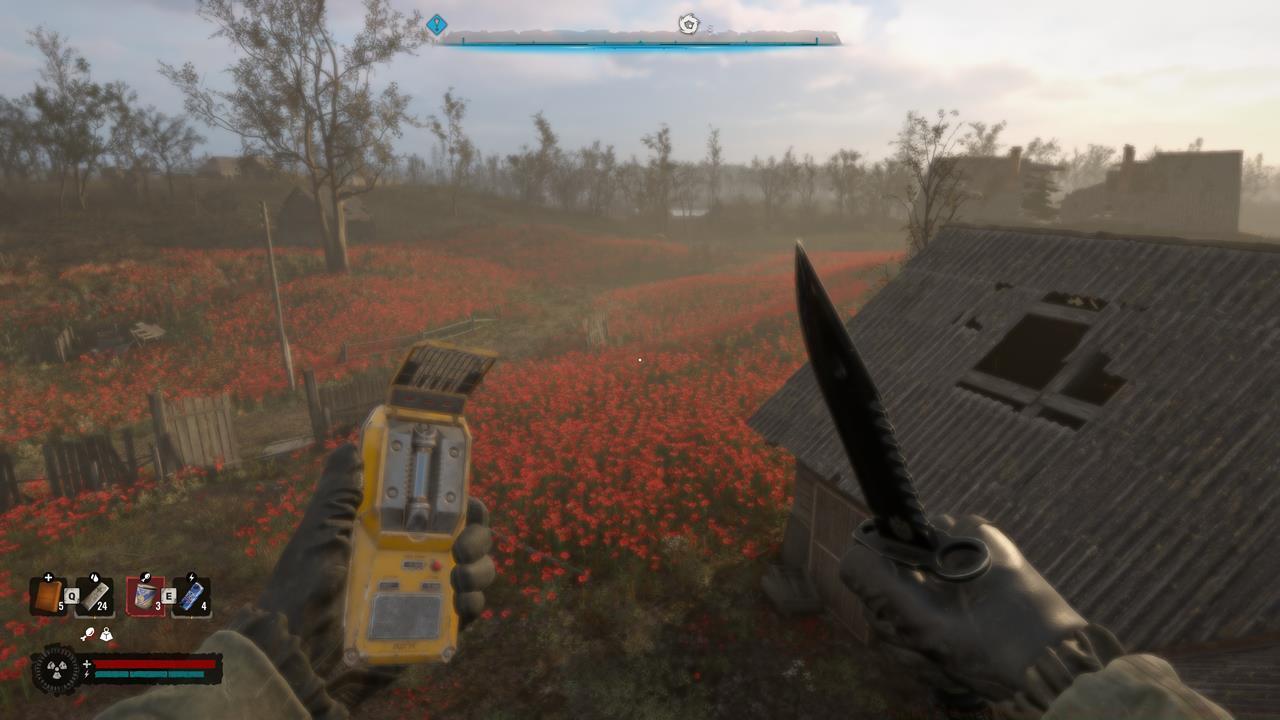
Task: Click the compass navigation strip at the top
Action: (640, 41)
